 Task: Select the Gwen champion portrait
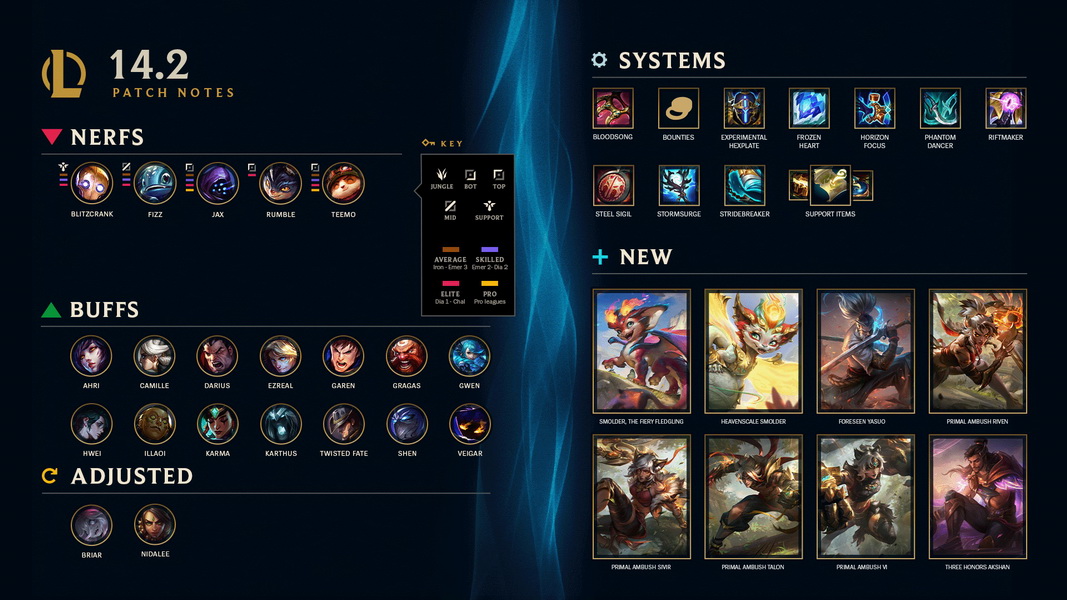tap(469, 356)
